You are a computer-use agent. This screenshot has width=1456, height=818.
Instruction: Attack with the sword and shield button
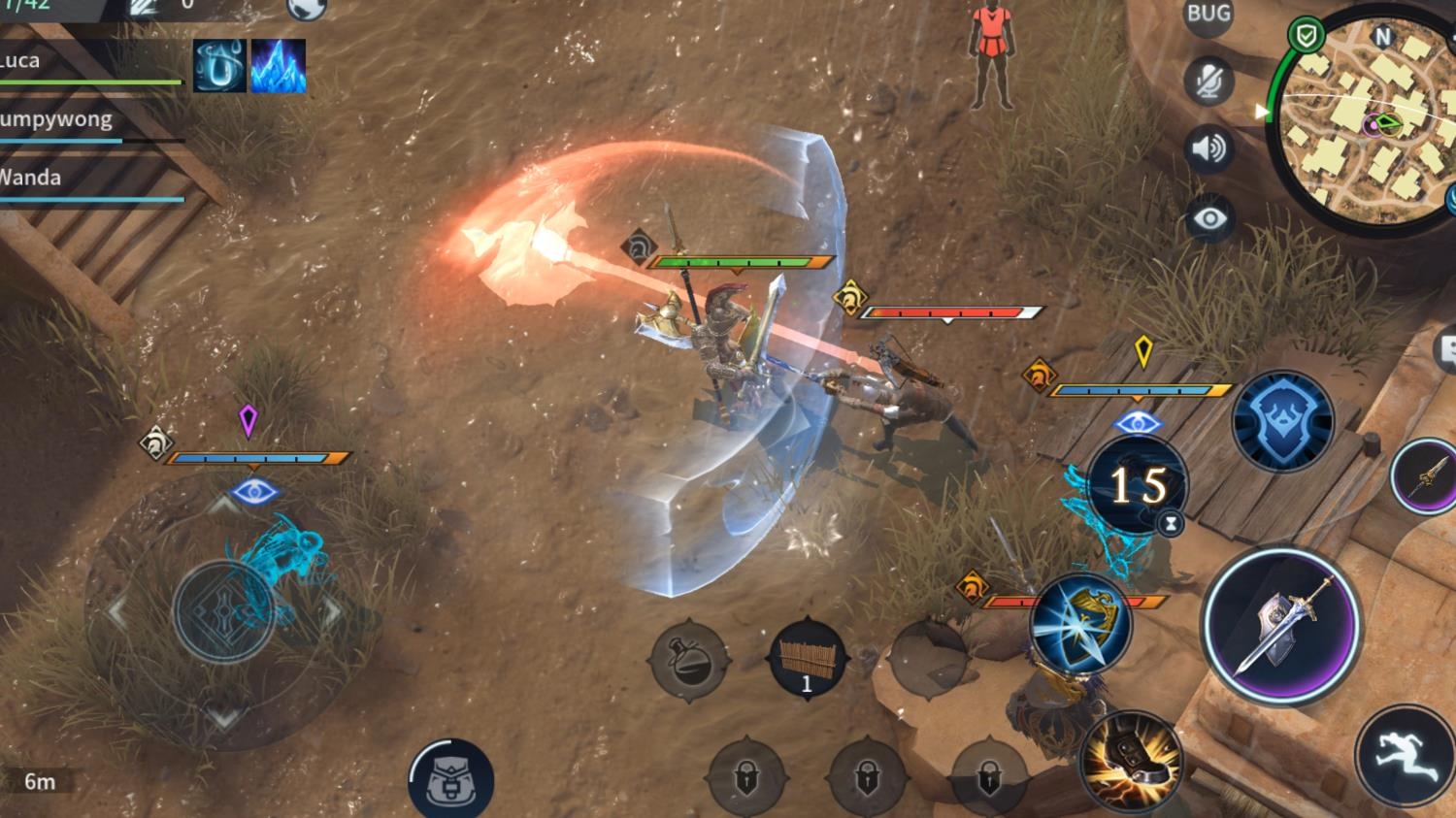point(1281,626)
